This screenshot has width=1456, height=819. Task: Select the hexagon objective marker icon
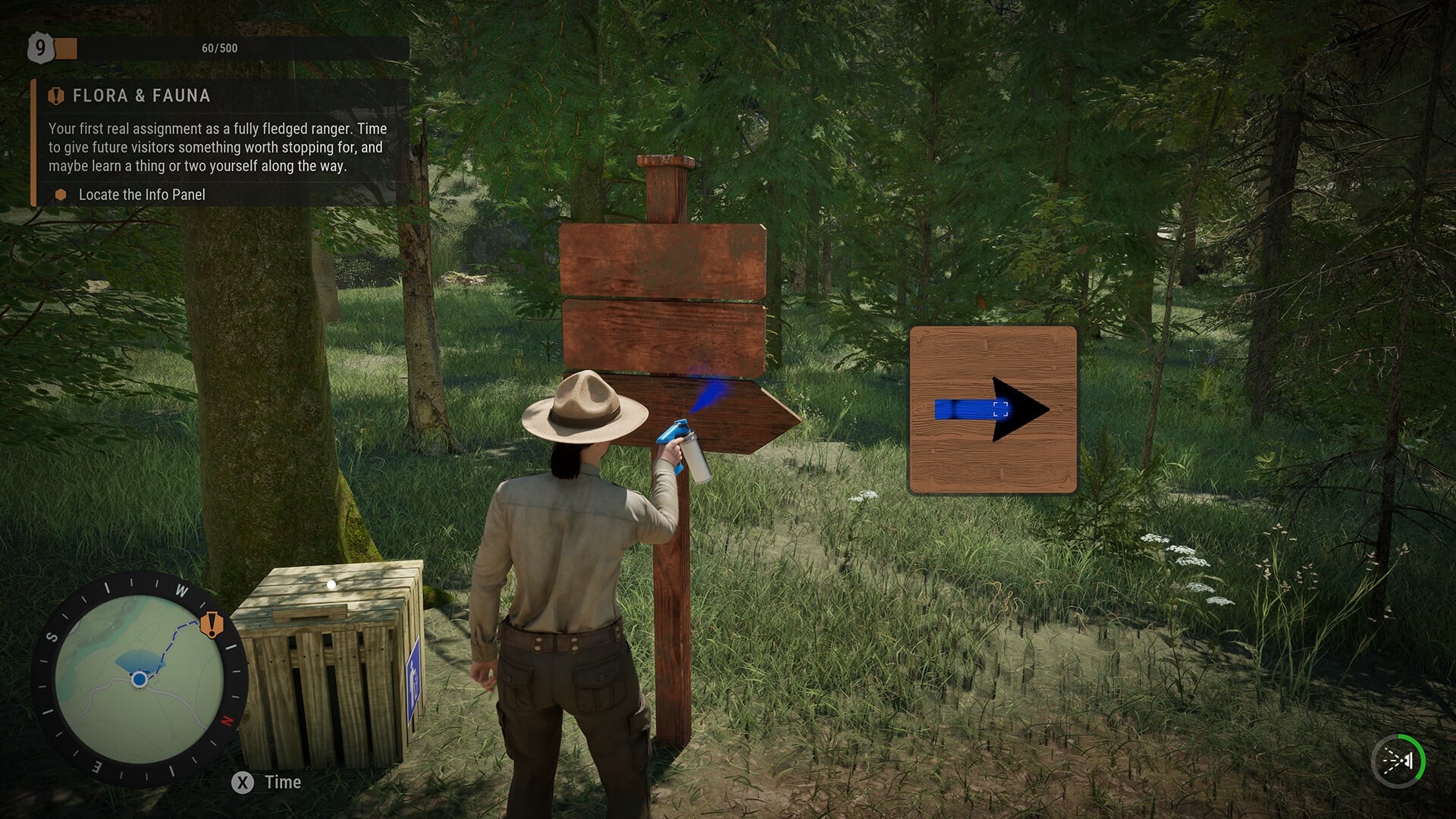pyautogui.click(x=60, y=194)
